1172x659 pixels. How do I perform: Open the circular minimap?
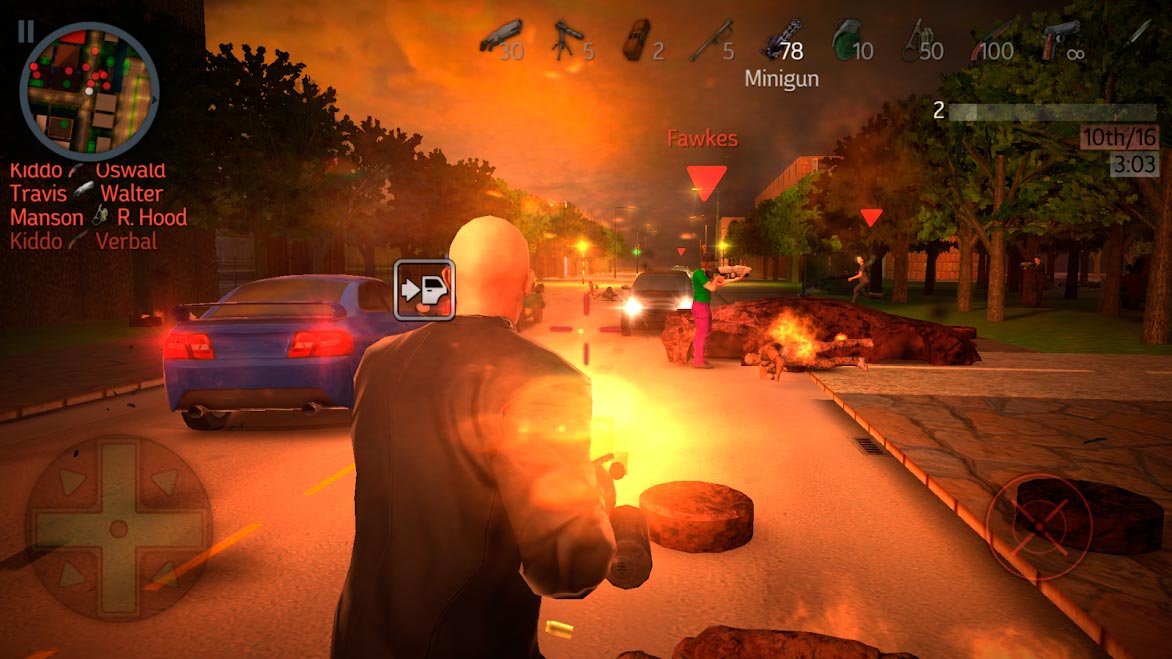89,91
